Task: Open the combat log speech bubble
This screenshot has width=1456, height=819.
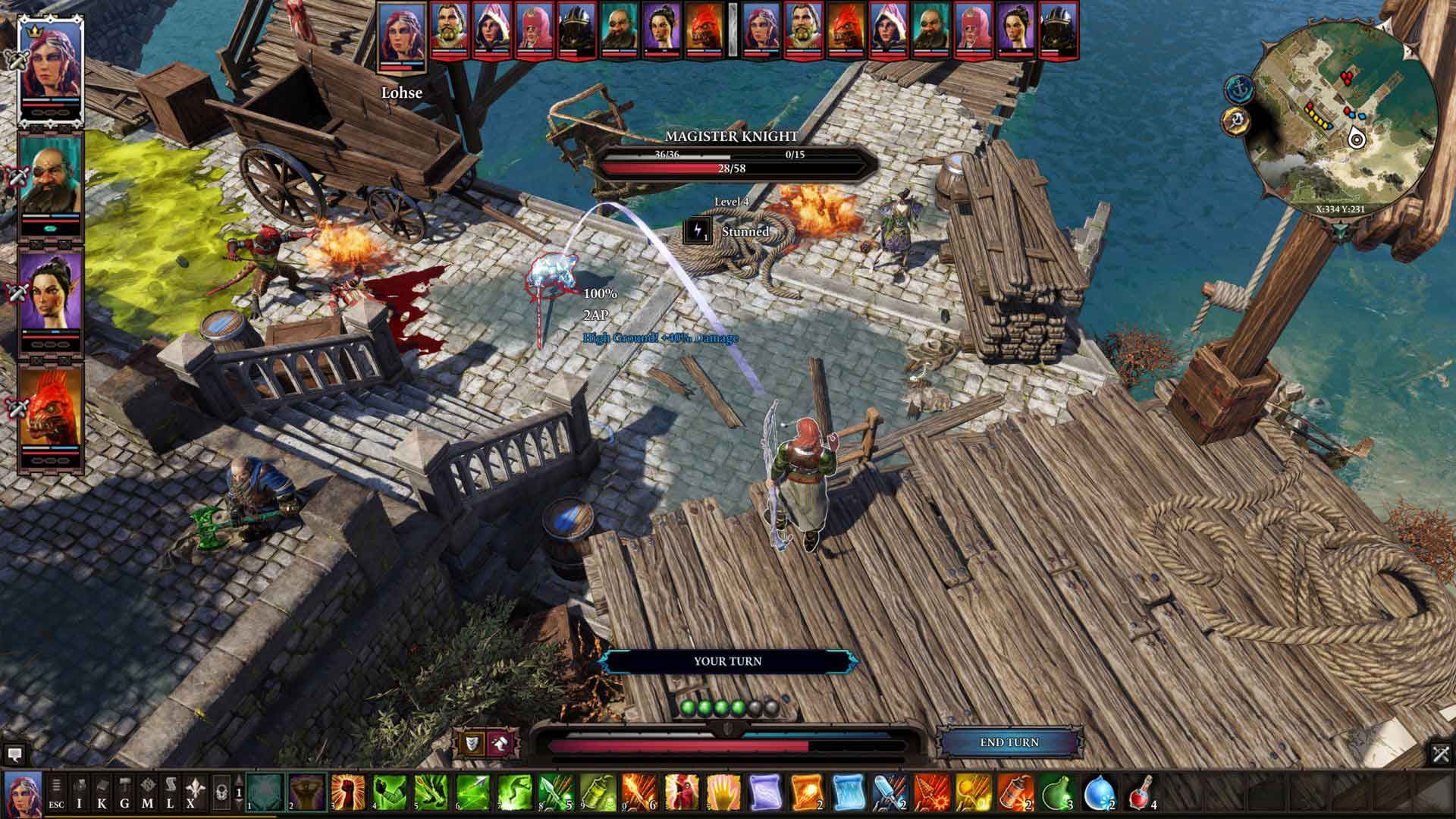Action: click(14, 755)
